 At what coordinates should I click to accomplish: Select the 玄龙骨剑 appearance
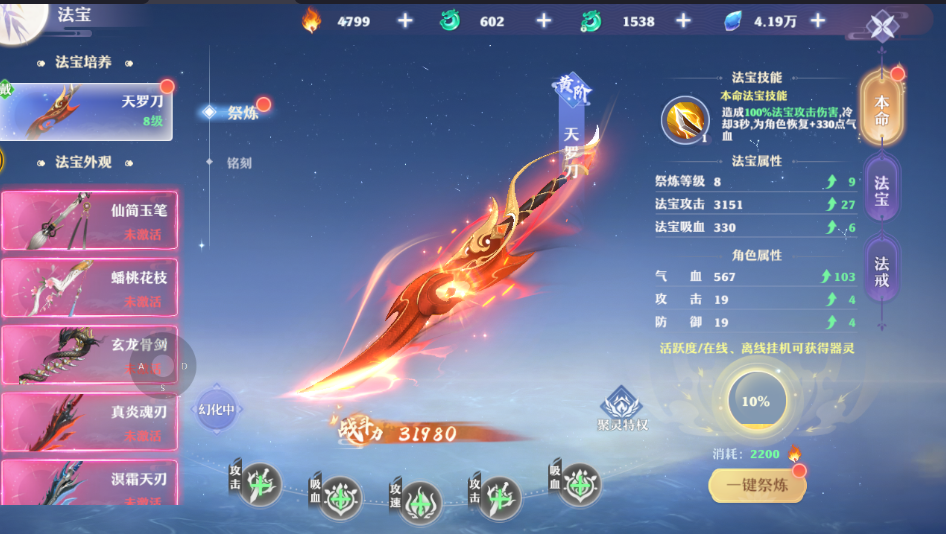tap(89, 355)
